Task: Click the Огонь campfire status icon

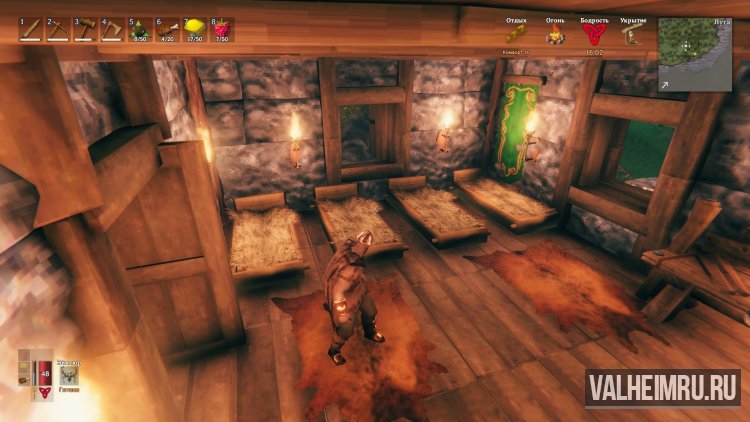Action: pos(555,36)
